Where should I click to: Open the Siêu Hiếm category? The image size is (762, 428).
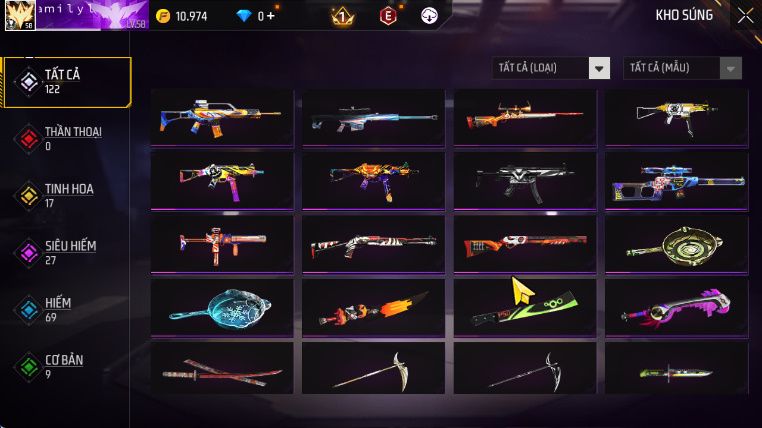pyautogui.click(x=68, y=252)
